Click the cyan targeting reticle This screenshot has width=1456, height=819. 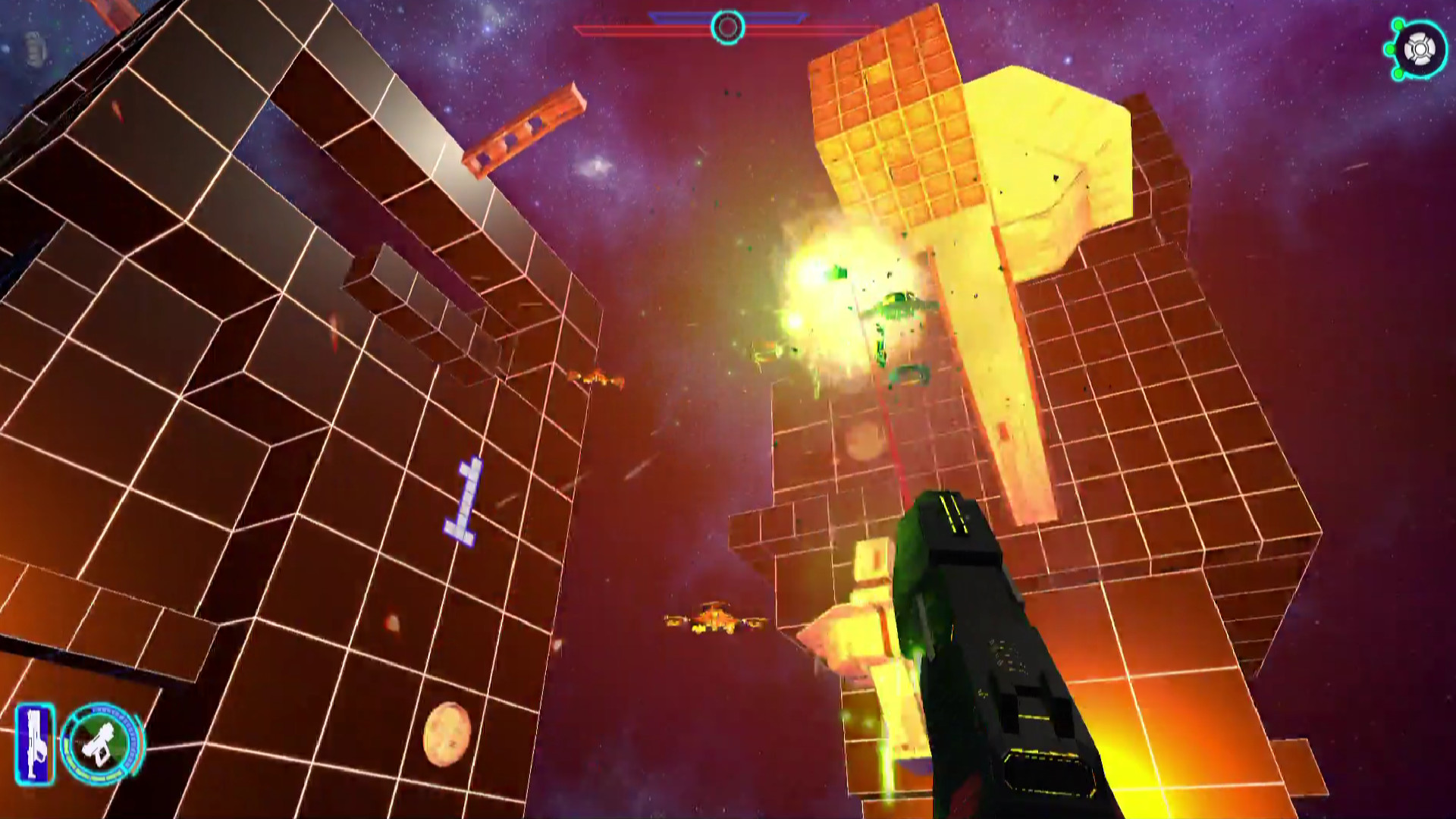tap(726, 28)
